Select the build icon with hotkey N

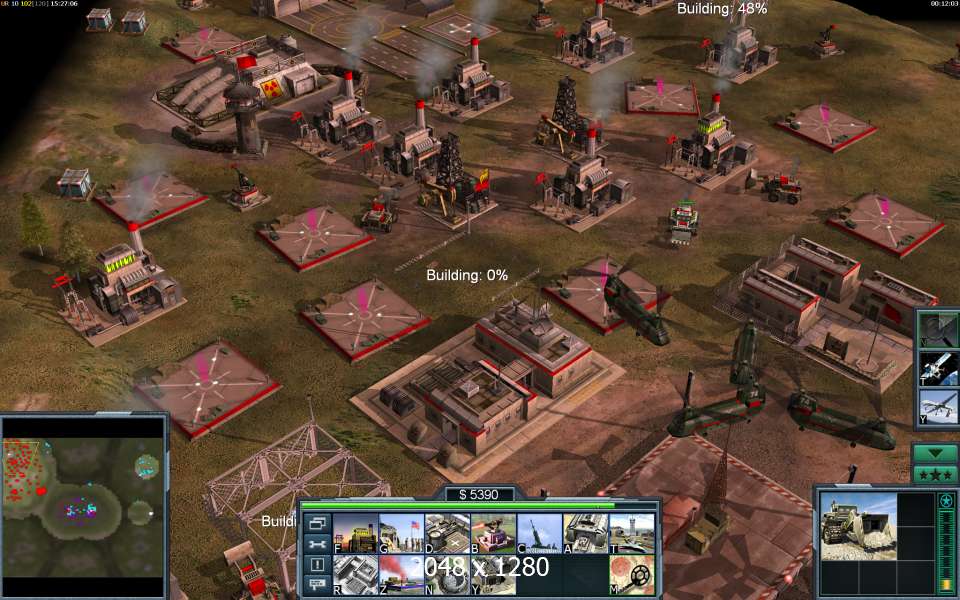pos(447,574)
